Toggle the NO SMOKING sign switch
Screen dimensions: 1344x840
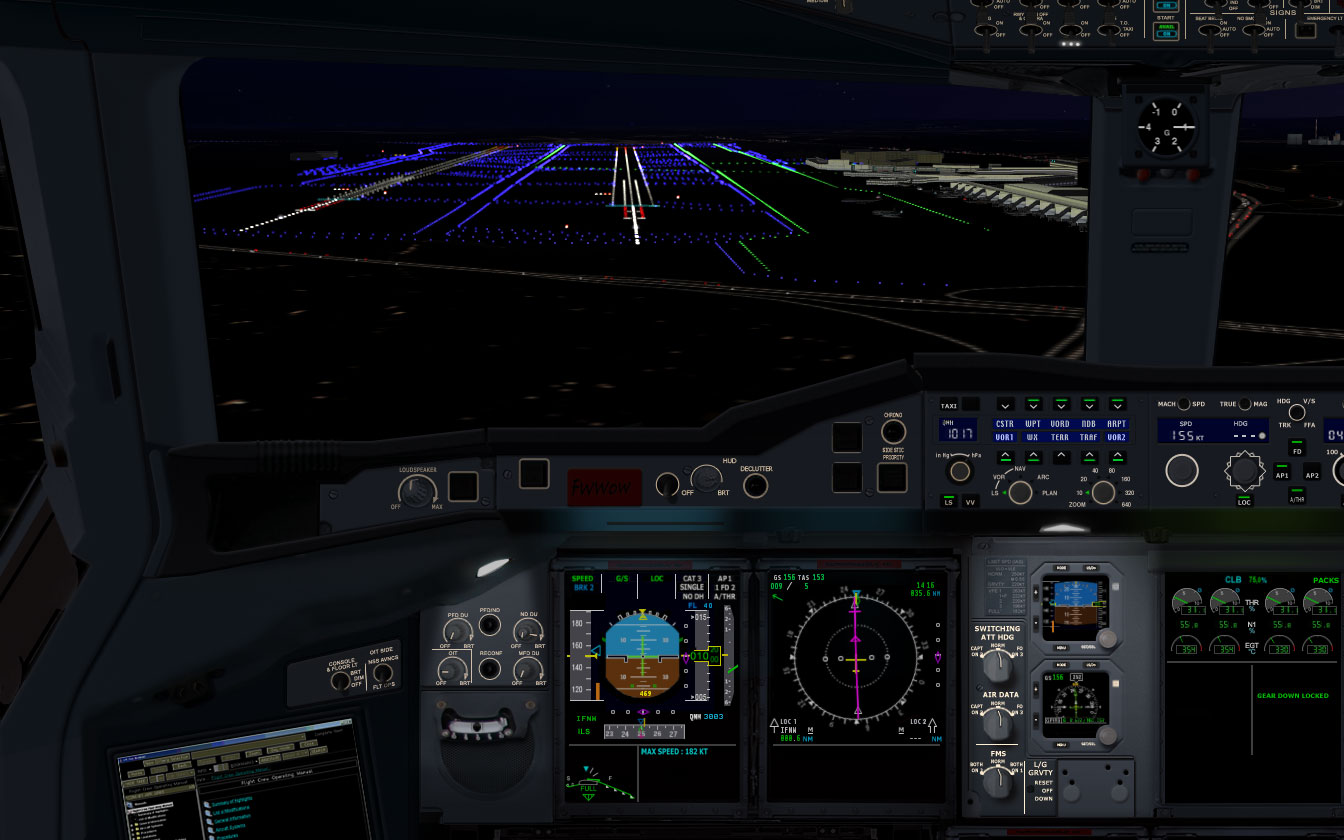click(1255, 30)
